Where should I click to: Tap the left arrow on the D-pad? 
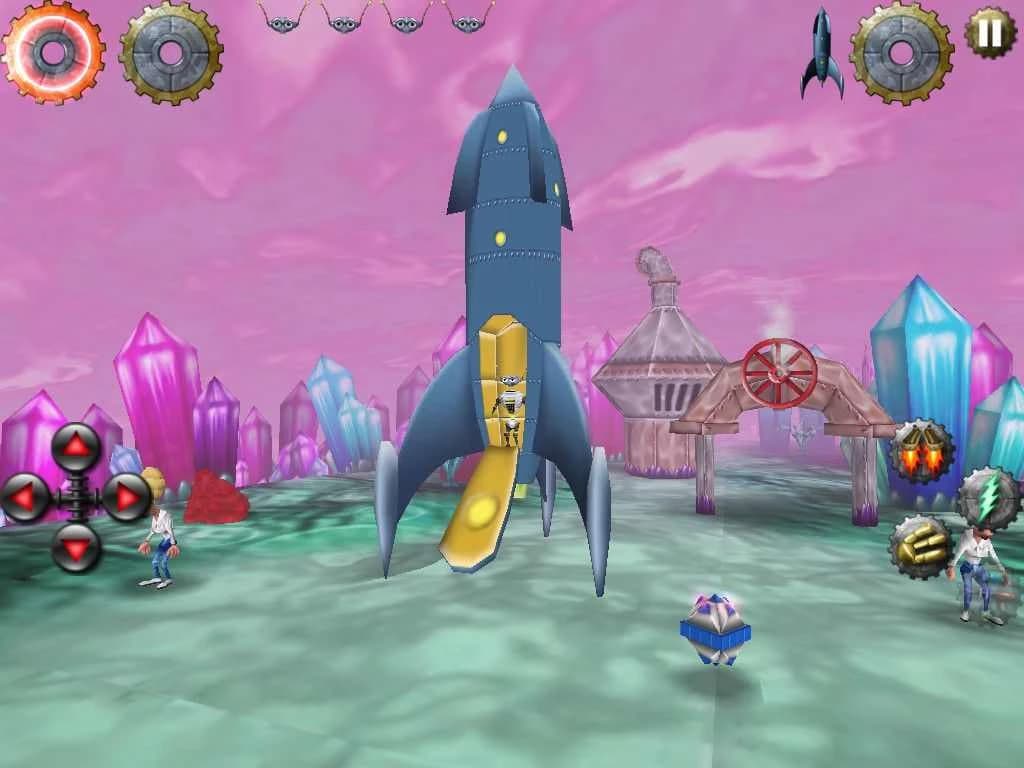27,497
